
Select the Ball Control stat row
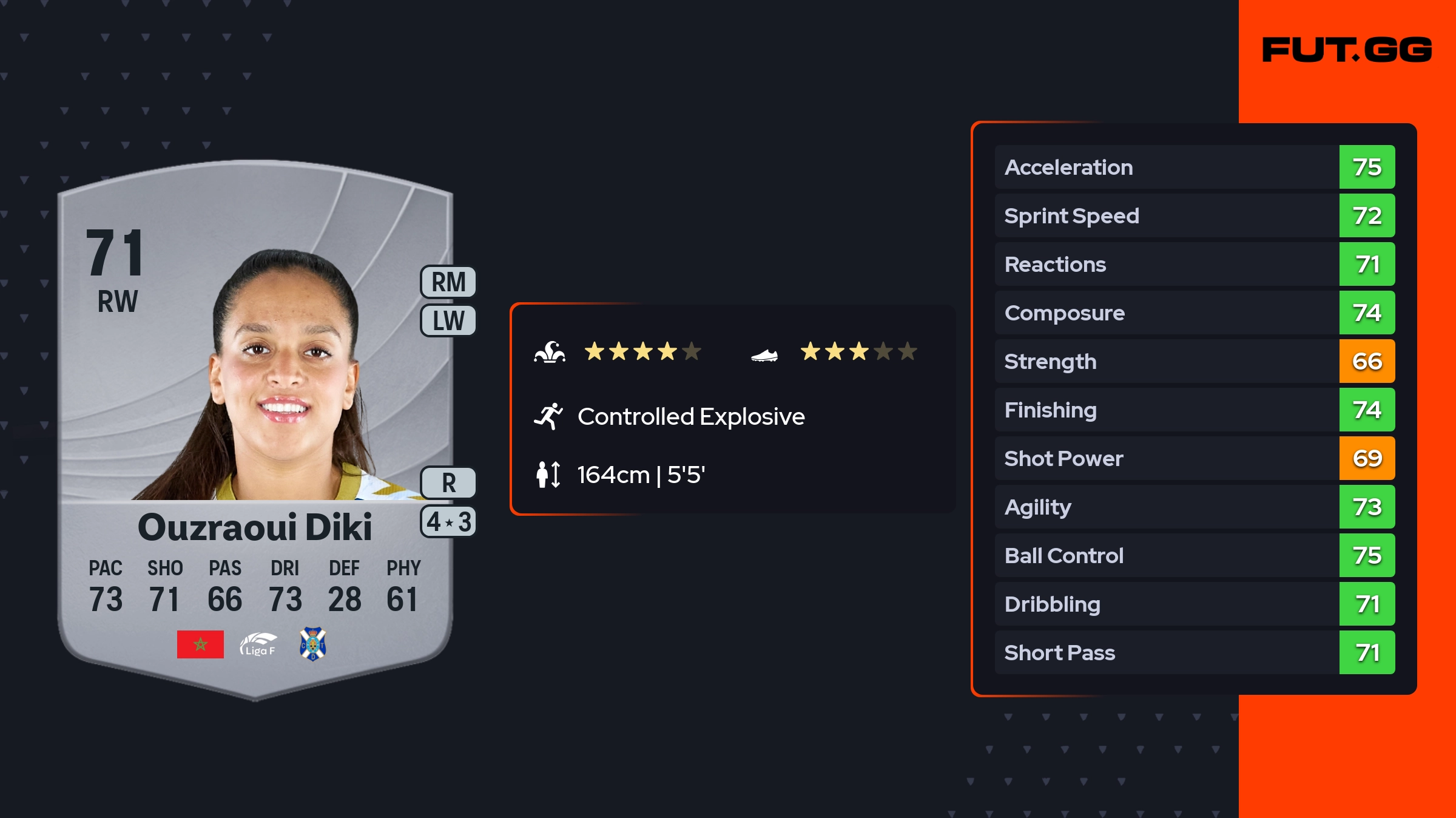click(1194, 555)
